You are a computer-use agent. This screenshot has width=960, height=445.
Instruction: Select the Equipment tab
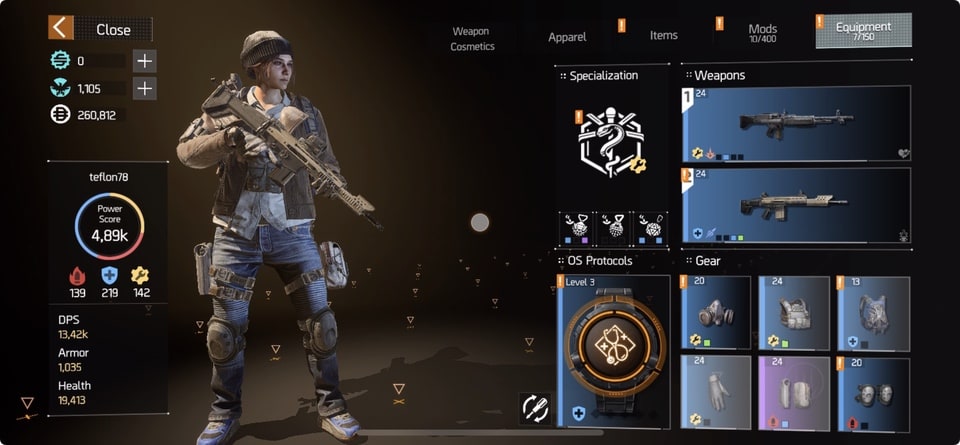864,31
